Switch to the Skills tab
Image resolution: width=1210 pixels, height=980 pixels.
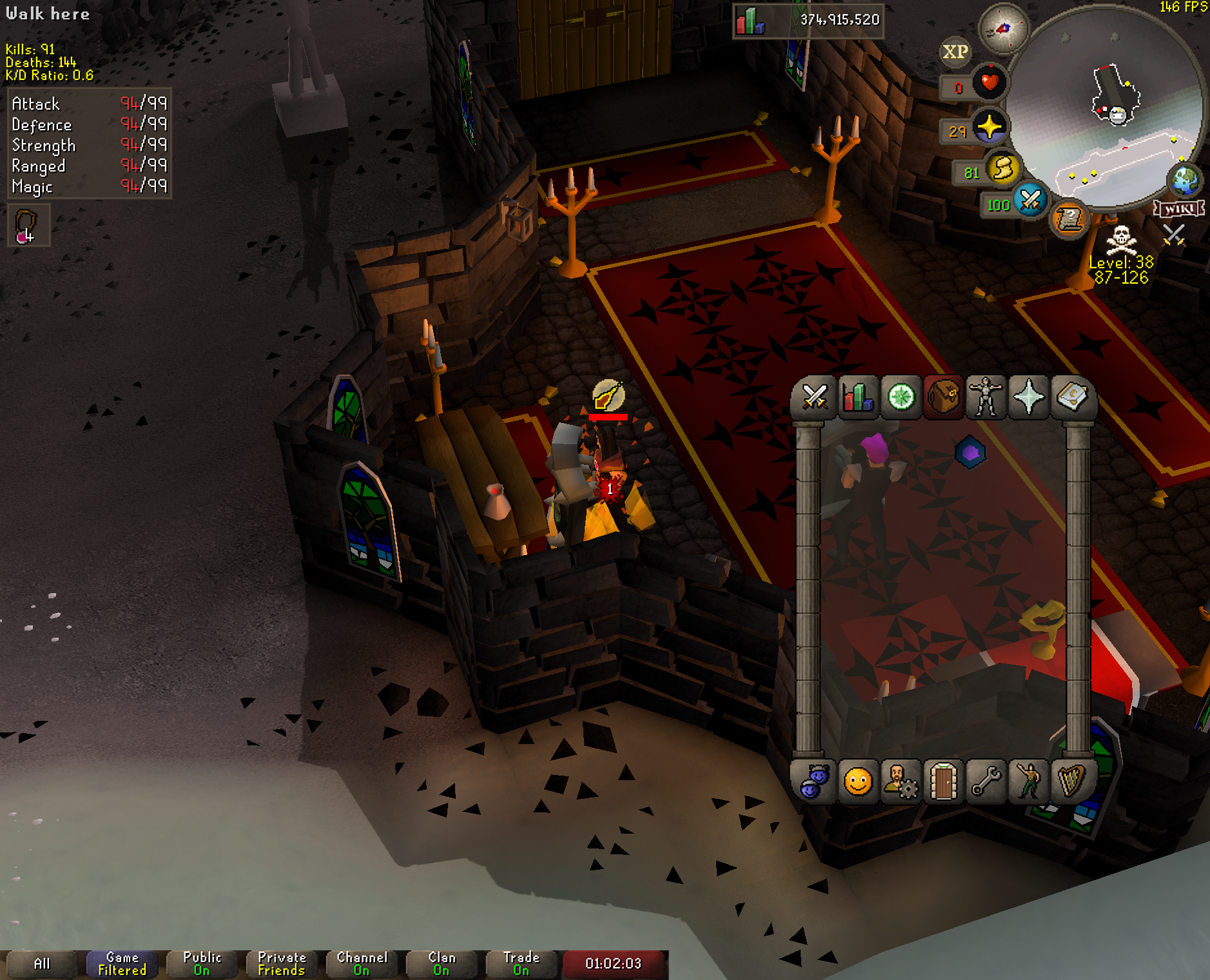[x=858, y=397]
